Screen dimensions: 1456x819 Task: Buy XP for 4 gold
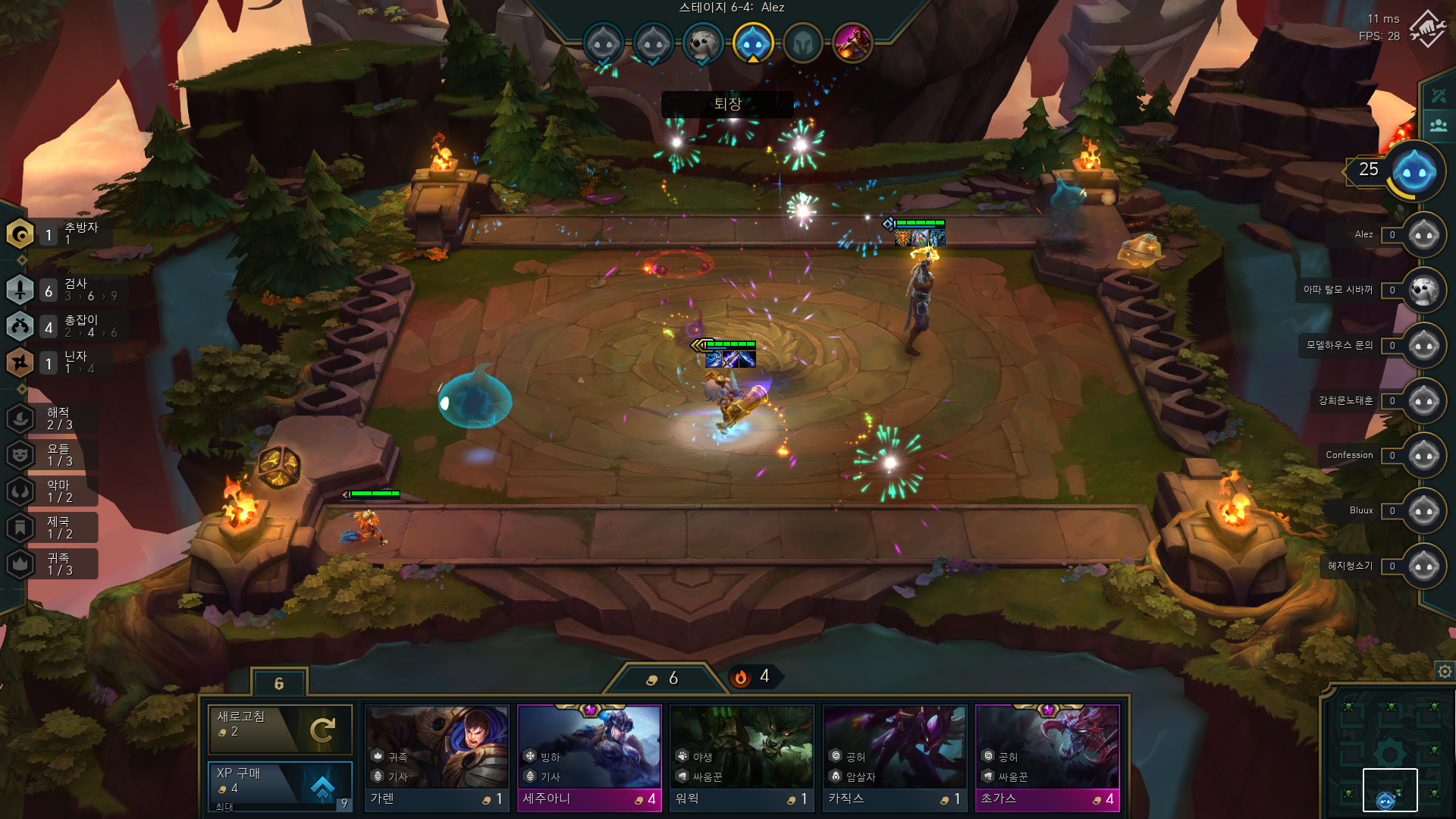[x=280, y=783]
